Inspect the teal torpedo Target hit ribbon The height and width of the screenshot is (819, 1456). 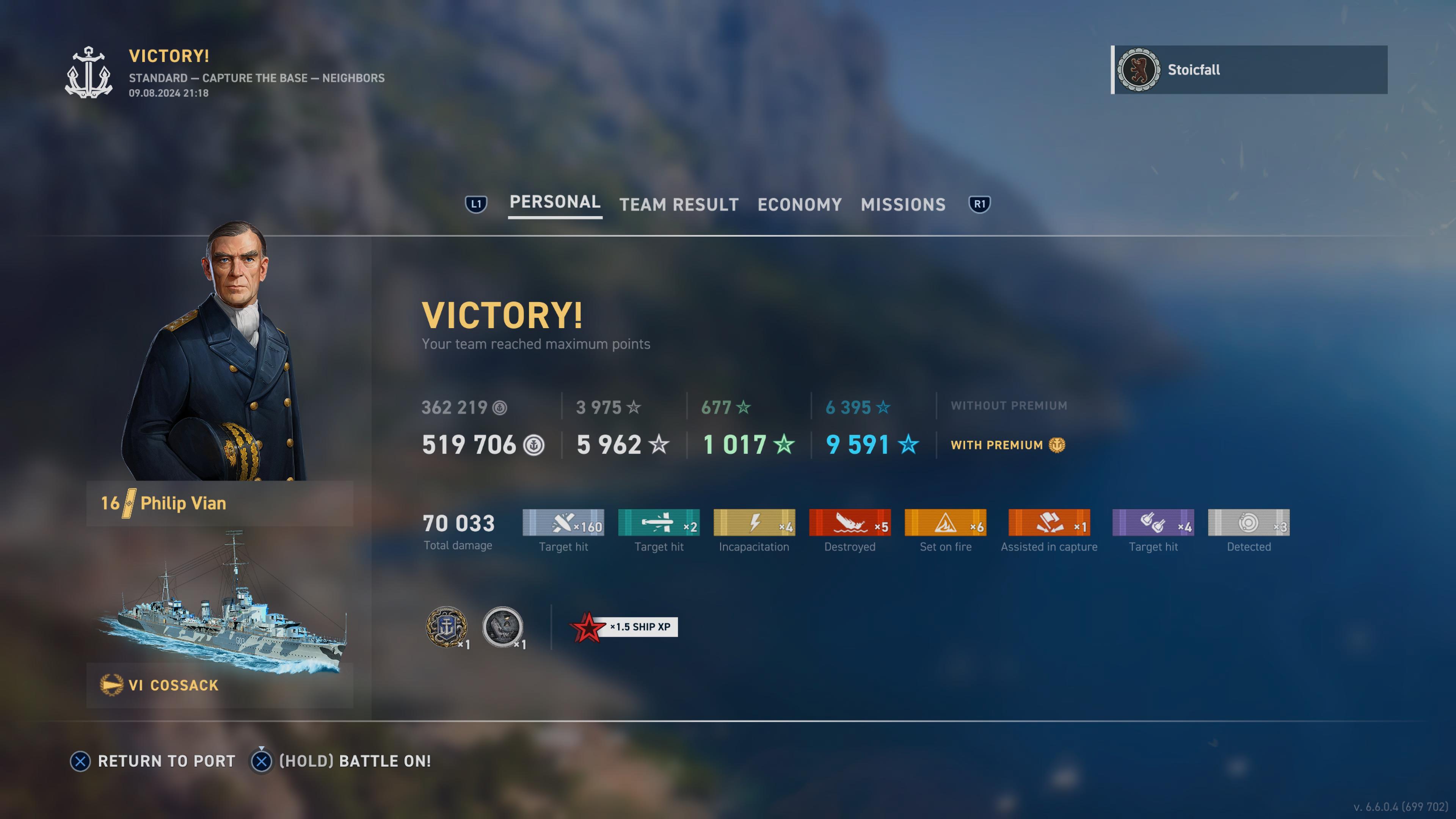coord(659,523)
